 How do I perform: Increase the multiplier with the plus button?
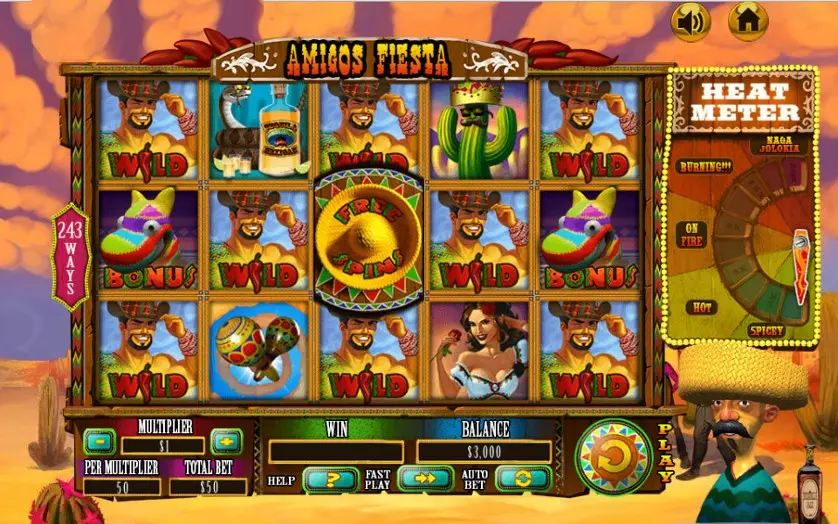click(225, 441)
